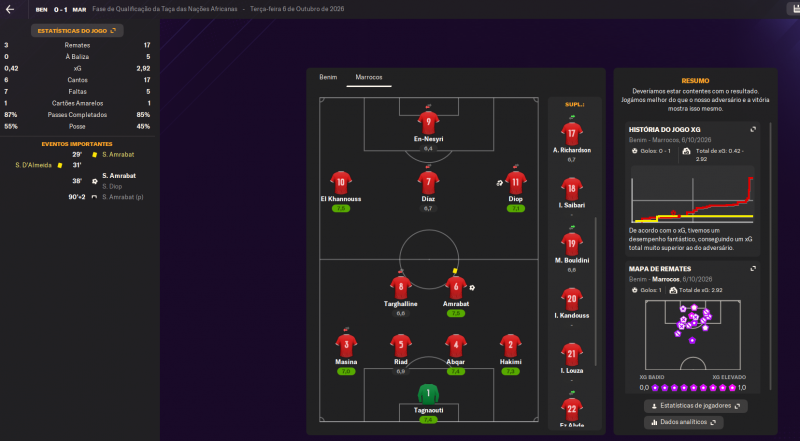Screen dimensions: 800x441
Task: Choose El Khannouss, shirt number 10
Action: 341,182
